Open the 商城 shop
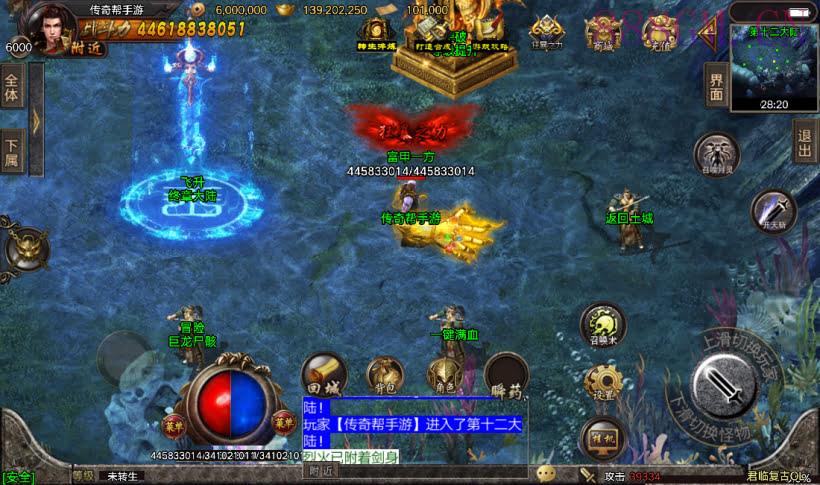Image resolution: width=820 pixels, height=485 pixels. click(x=604, y=32)
